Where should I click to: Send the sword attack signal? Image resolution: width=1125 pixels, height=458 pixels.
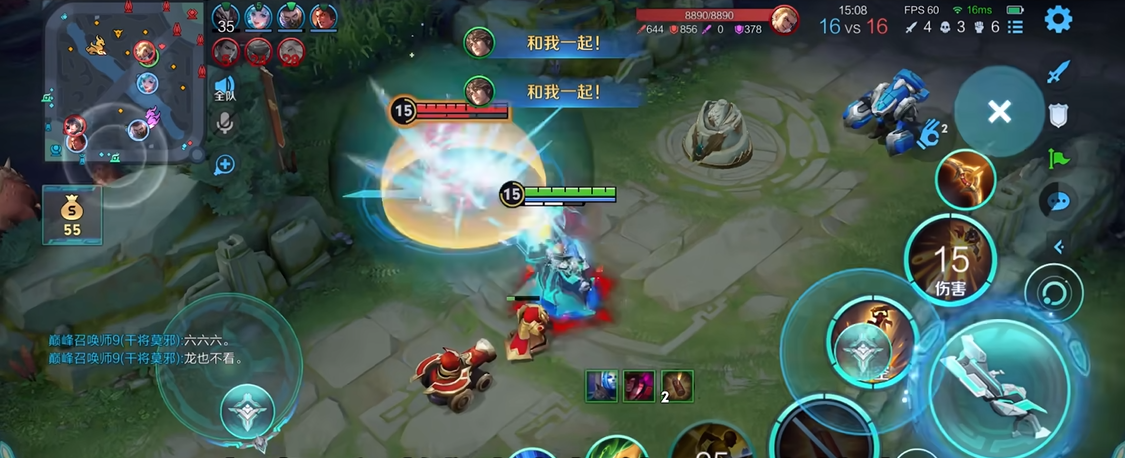tap(1058, 72)
